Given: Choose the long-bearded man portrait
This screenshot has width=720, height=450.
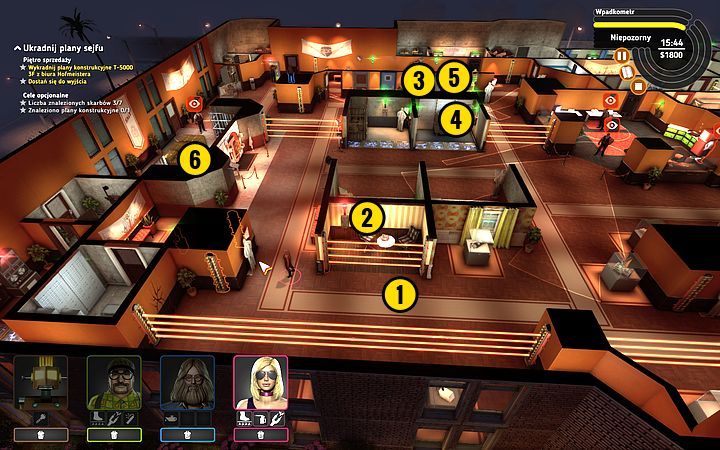Looking at the screenshot, I should (187, 382).
